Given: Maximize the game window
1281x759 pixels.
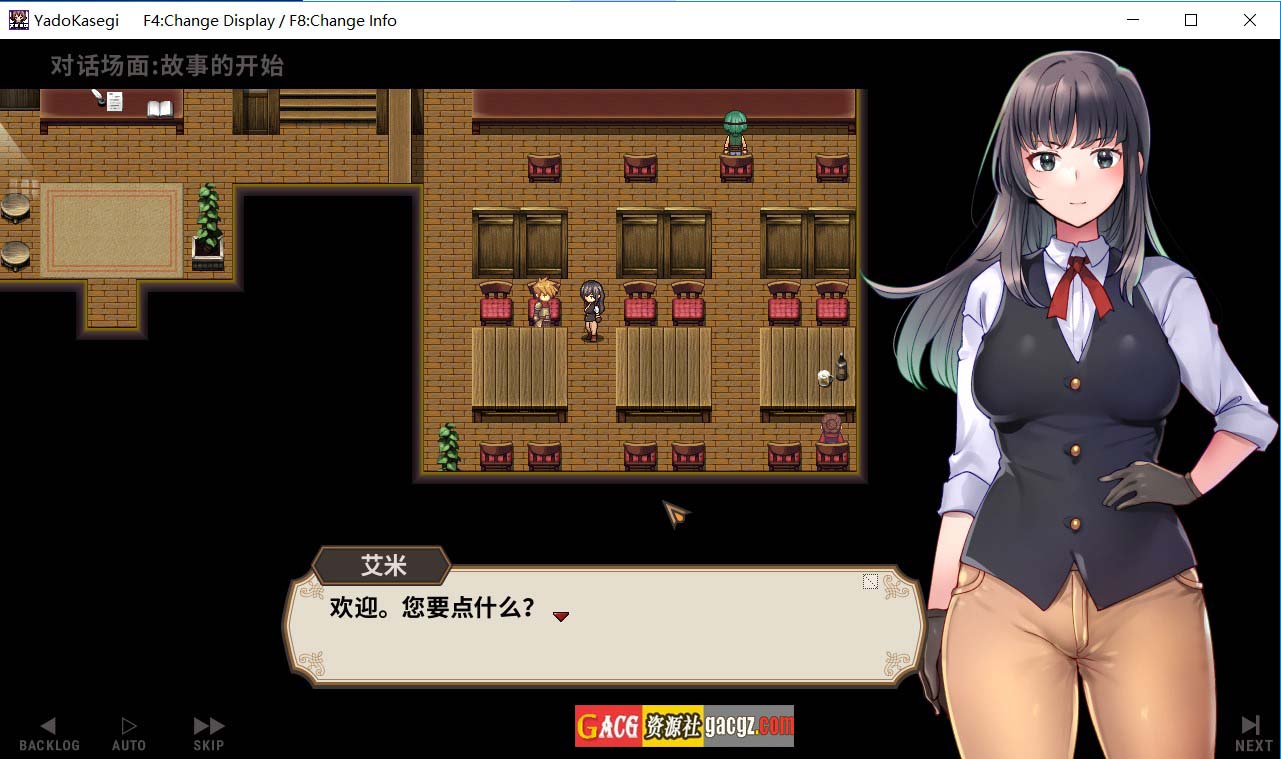Looking at the screenshot, I should [1191, 20].
